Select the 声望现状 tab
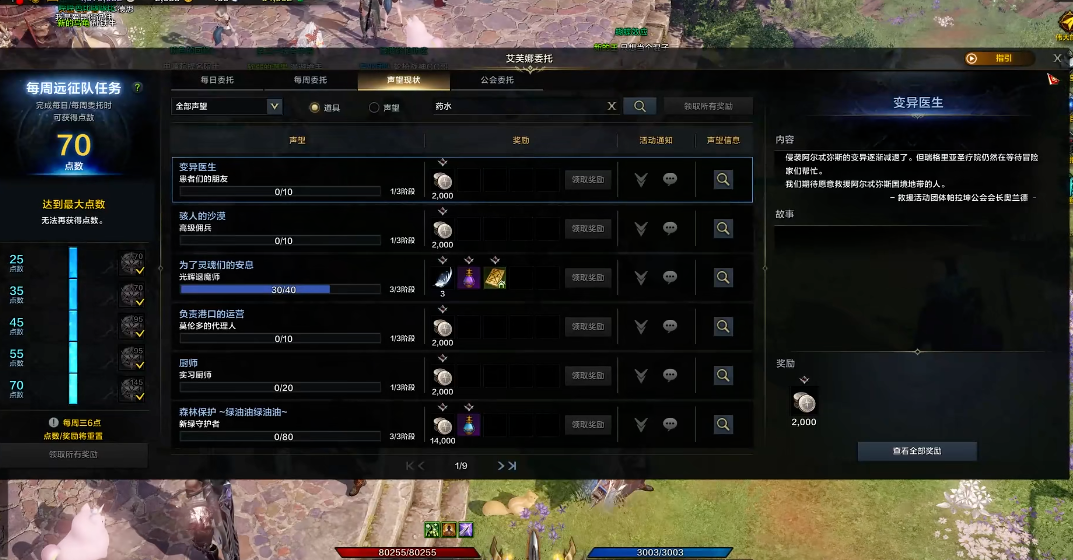The width and height of the screenshot is (1073, 560). coord(403,80)
